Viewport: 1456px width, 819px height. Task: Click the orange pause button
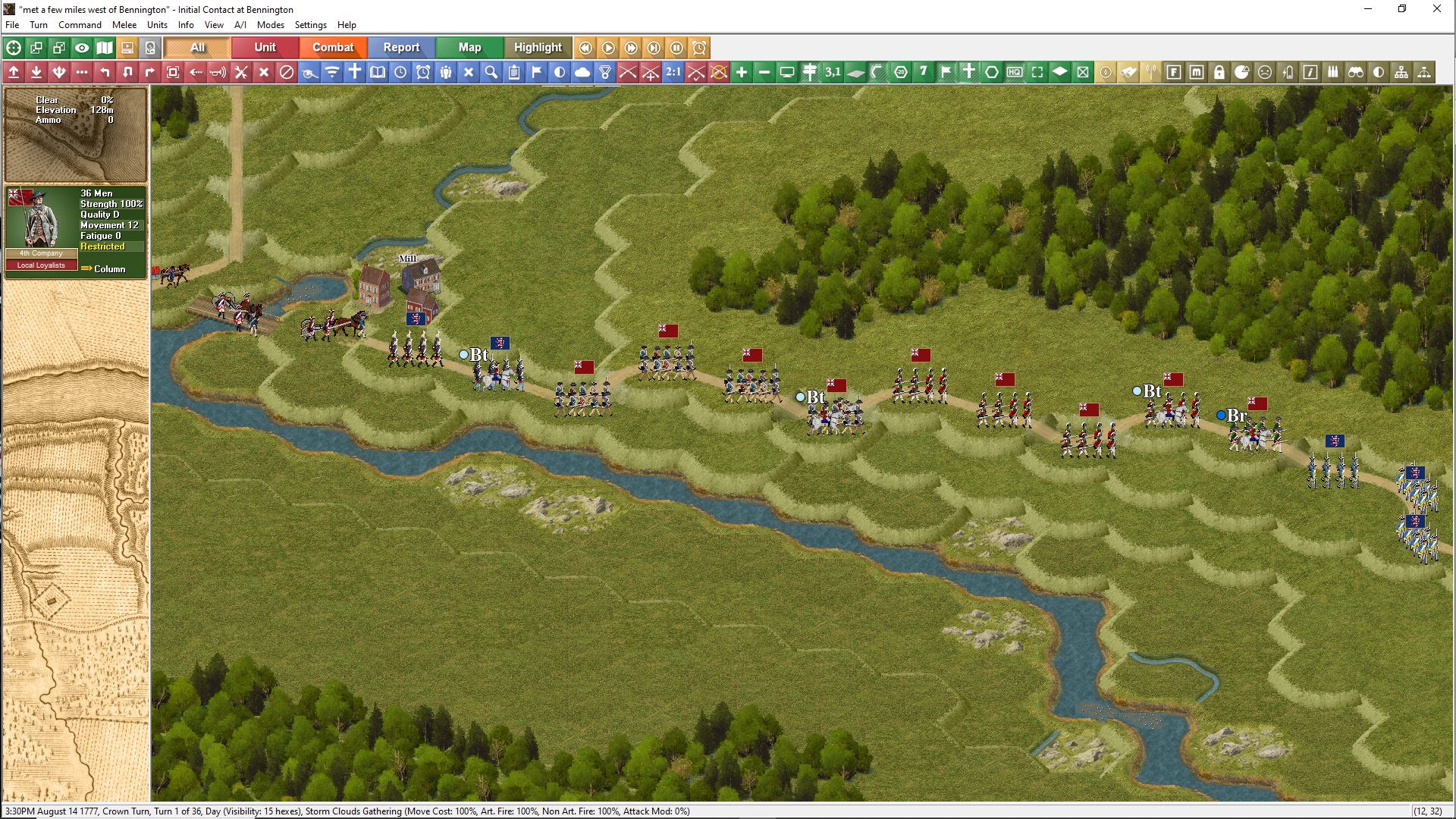coord(676,48)
